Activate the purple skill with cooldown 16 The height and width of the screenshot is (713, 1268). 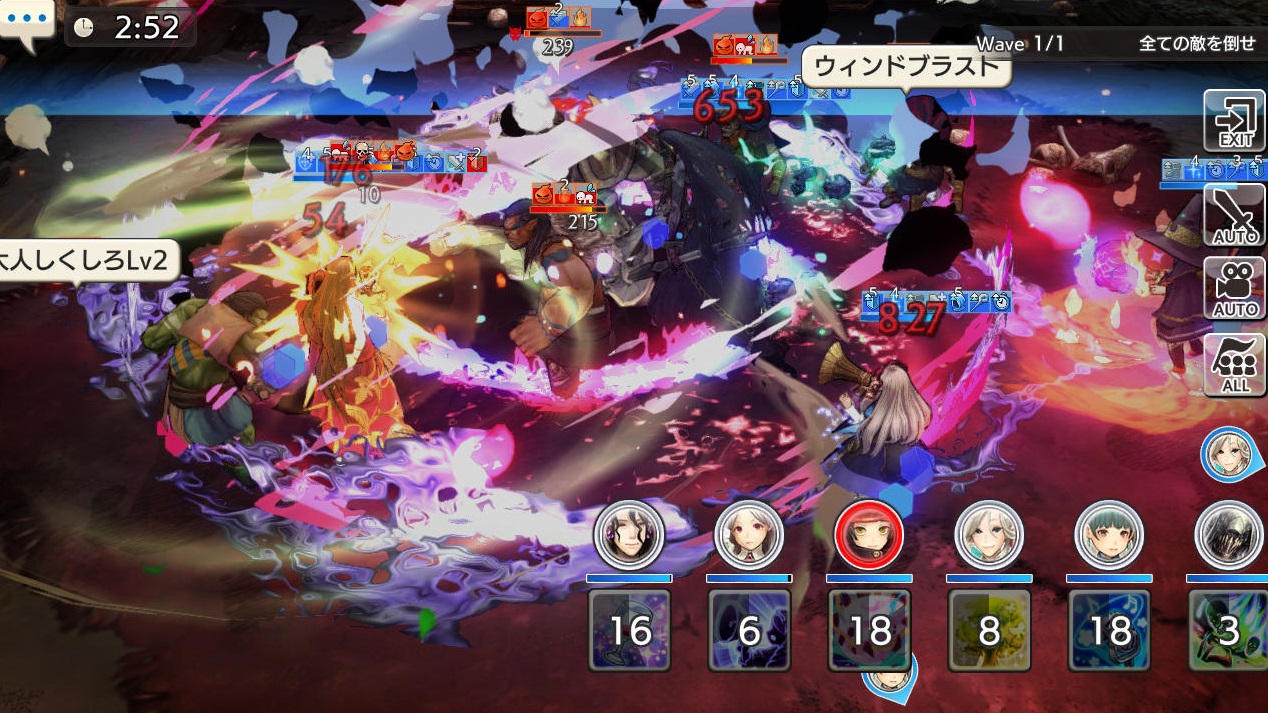[x=629, y=630]
